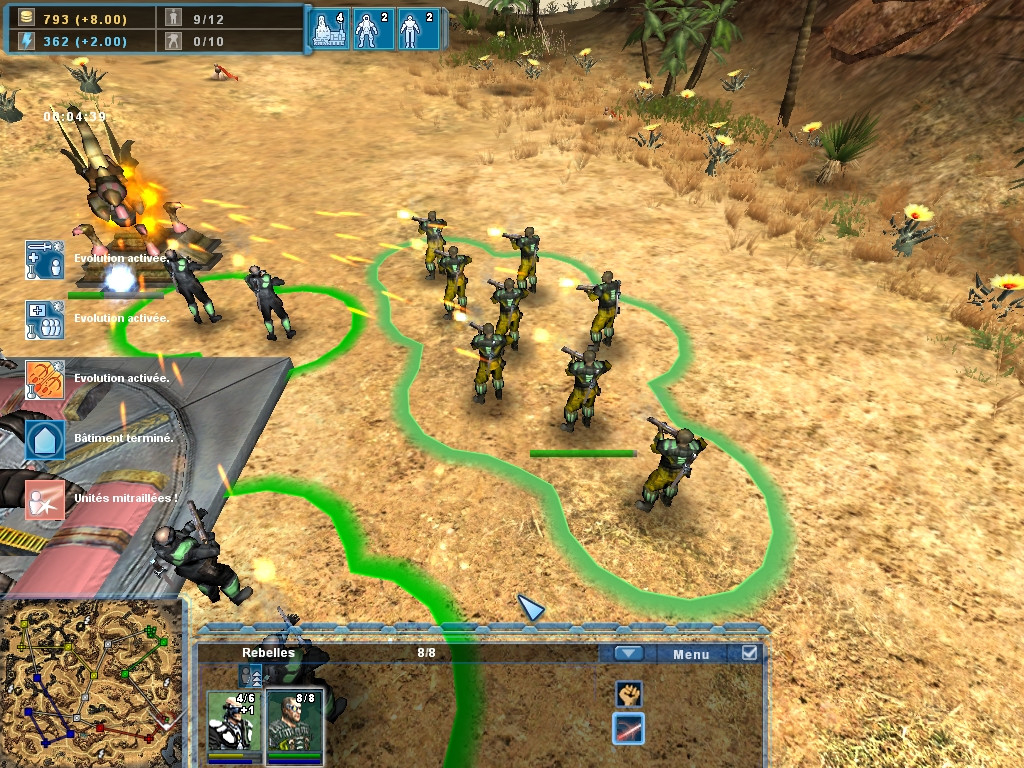
Task: Open the 'Unités mitraillées !' alert icon
Action: [x=45, y=499]
